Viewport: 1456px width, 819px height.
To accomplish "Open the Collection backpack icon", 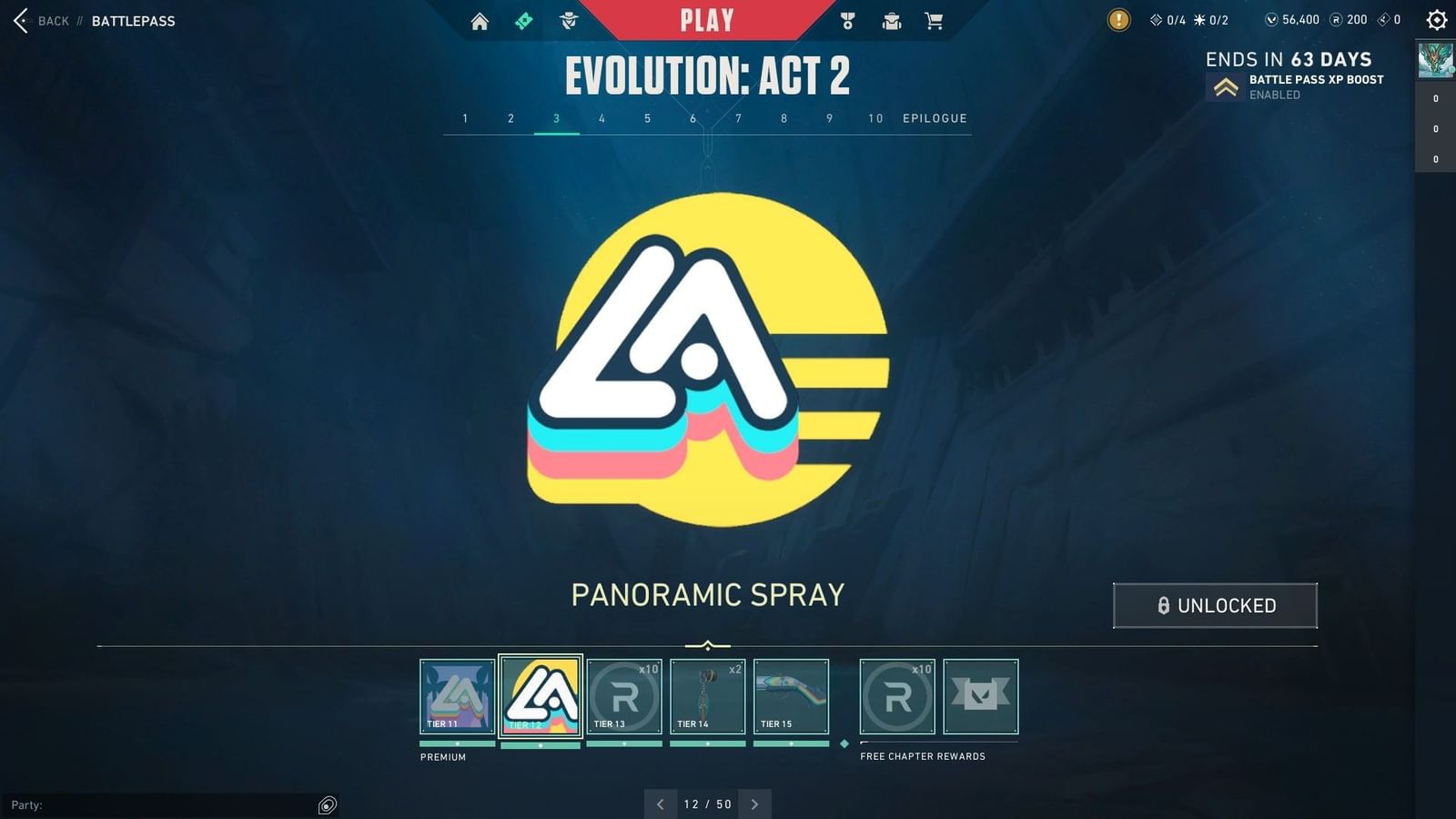I will (x=891, y=20).
